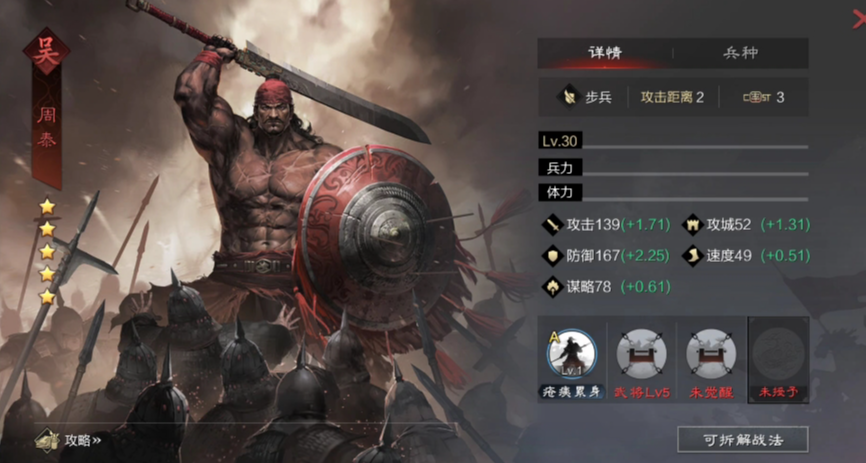Open the 兵种 troop type tab
The image size is (866, 463).
741,53
